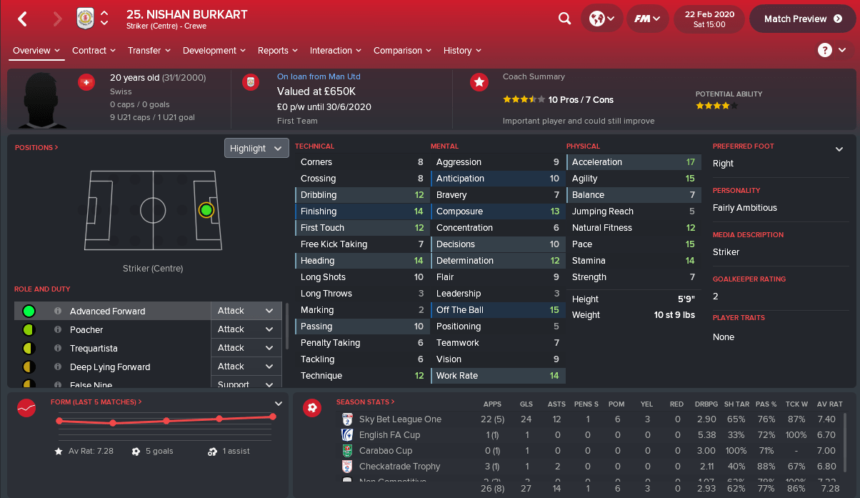Image resolution: width=860 pixels, height=498 pixels.
Task: Open the Reports menu
Action: pyautogui.click(x=278, y=50)
